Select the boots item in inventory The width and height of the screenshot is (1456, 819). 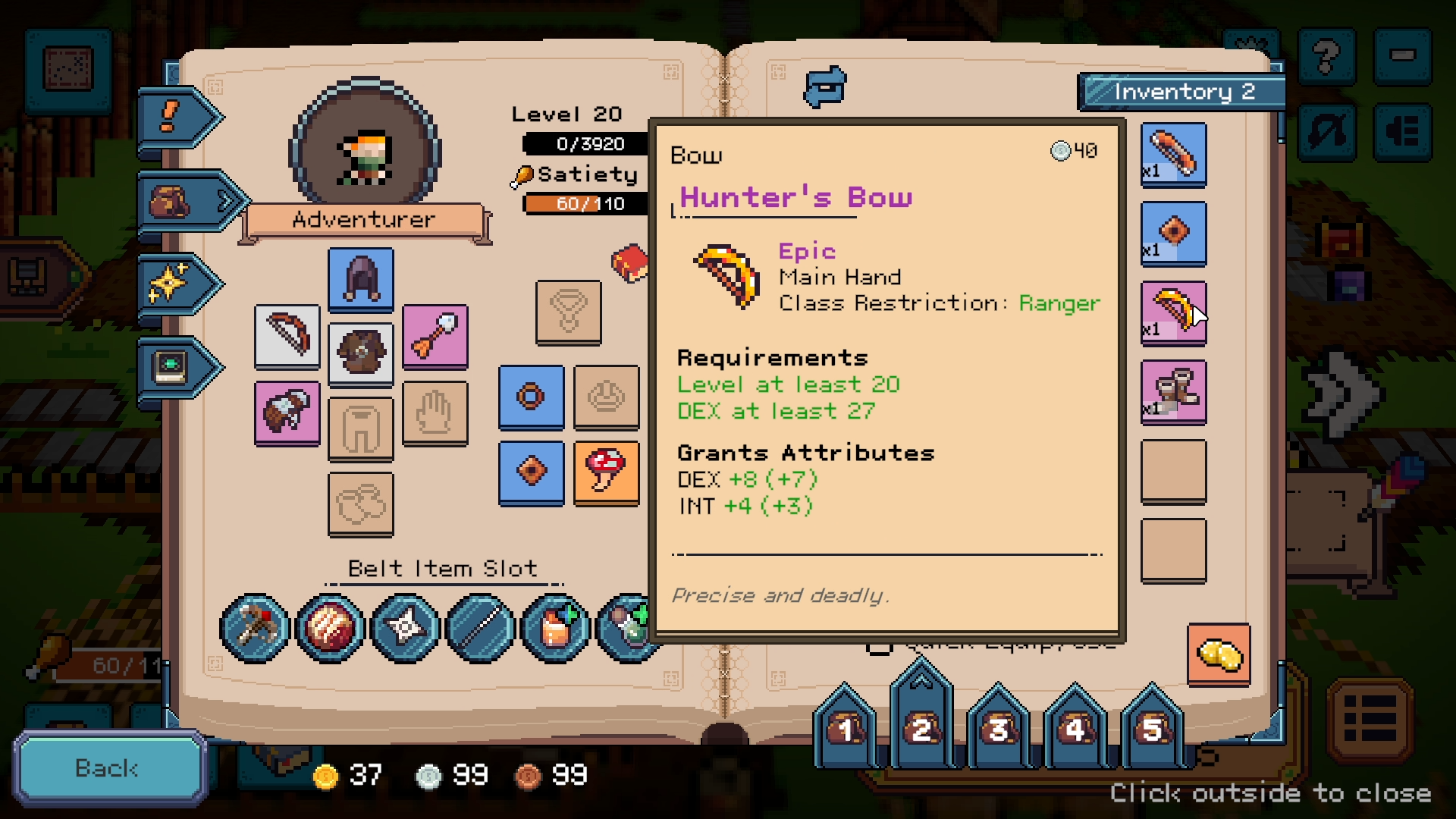click(x=1173, y=391)
